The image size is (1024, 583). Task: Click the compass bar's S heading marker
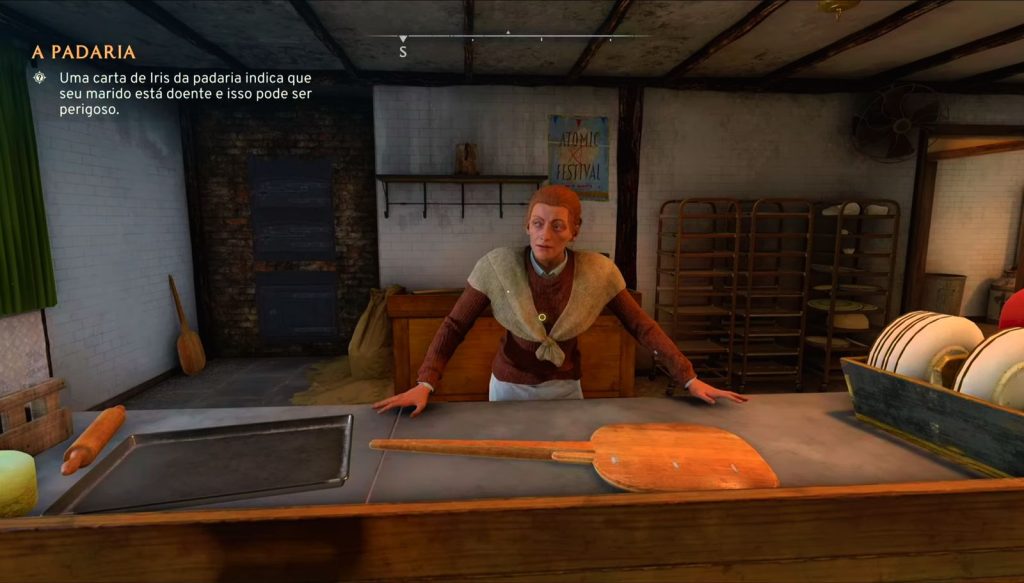pyautogui.click(x=403, y=50)
